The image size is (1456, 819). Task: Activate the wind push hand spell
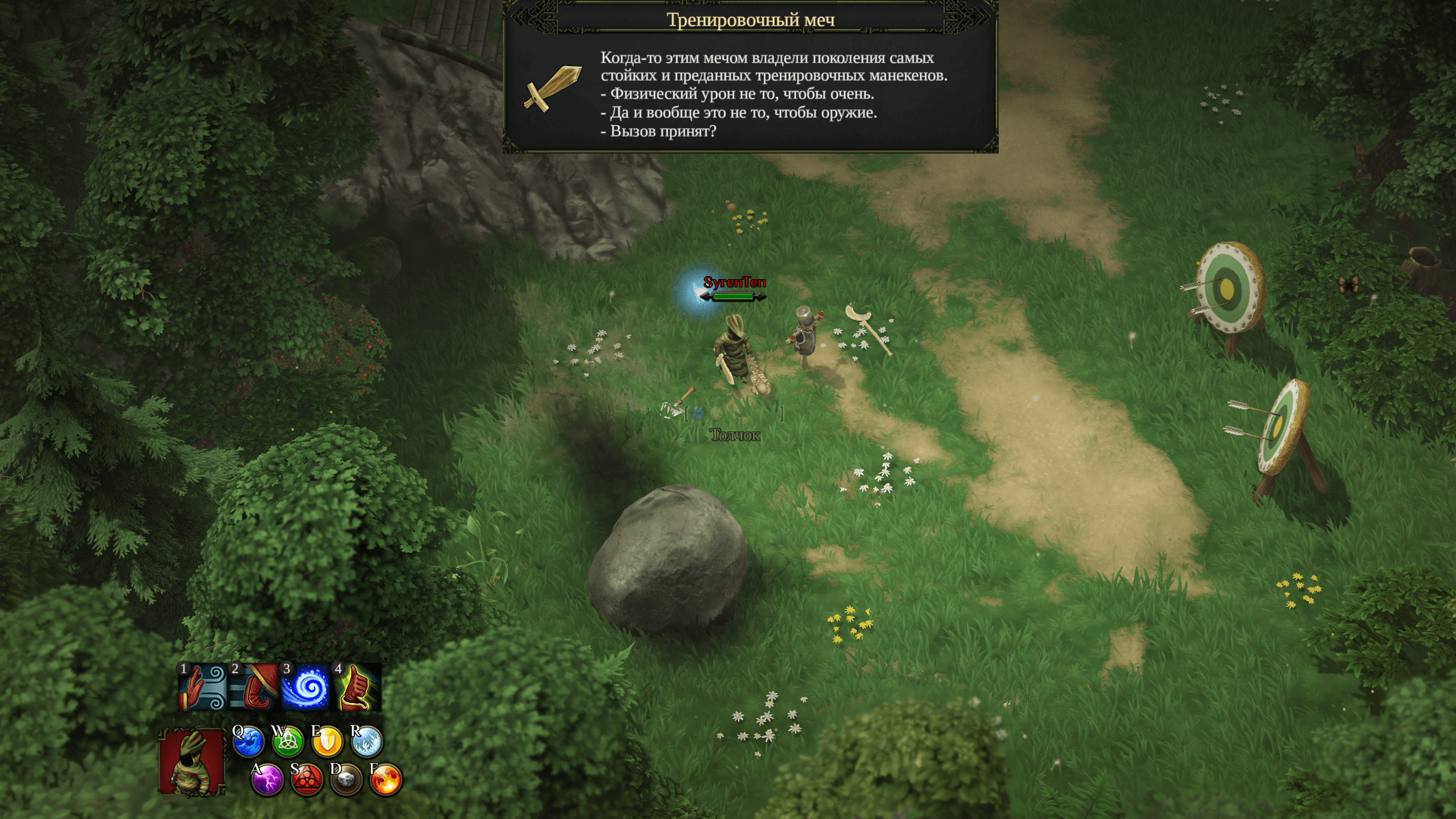[x=202, y=687]
